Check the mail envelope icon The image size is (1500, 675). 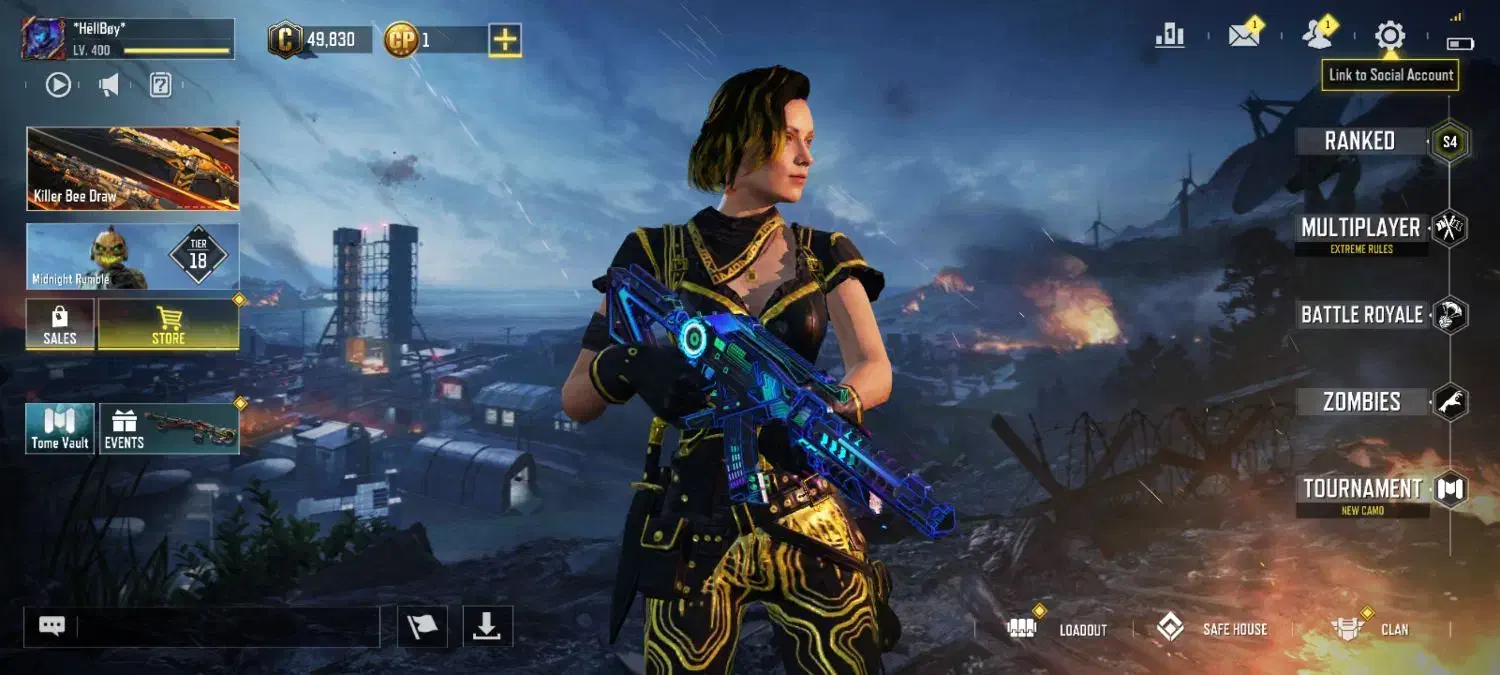pyautogui.click(x=1243, y=36)
